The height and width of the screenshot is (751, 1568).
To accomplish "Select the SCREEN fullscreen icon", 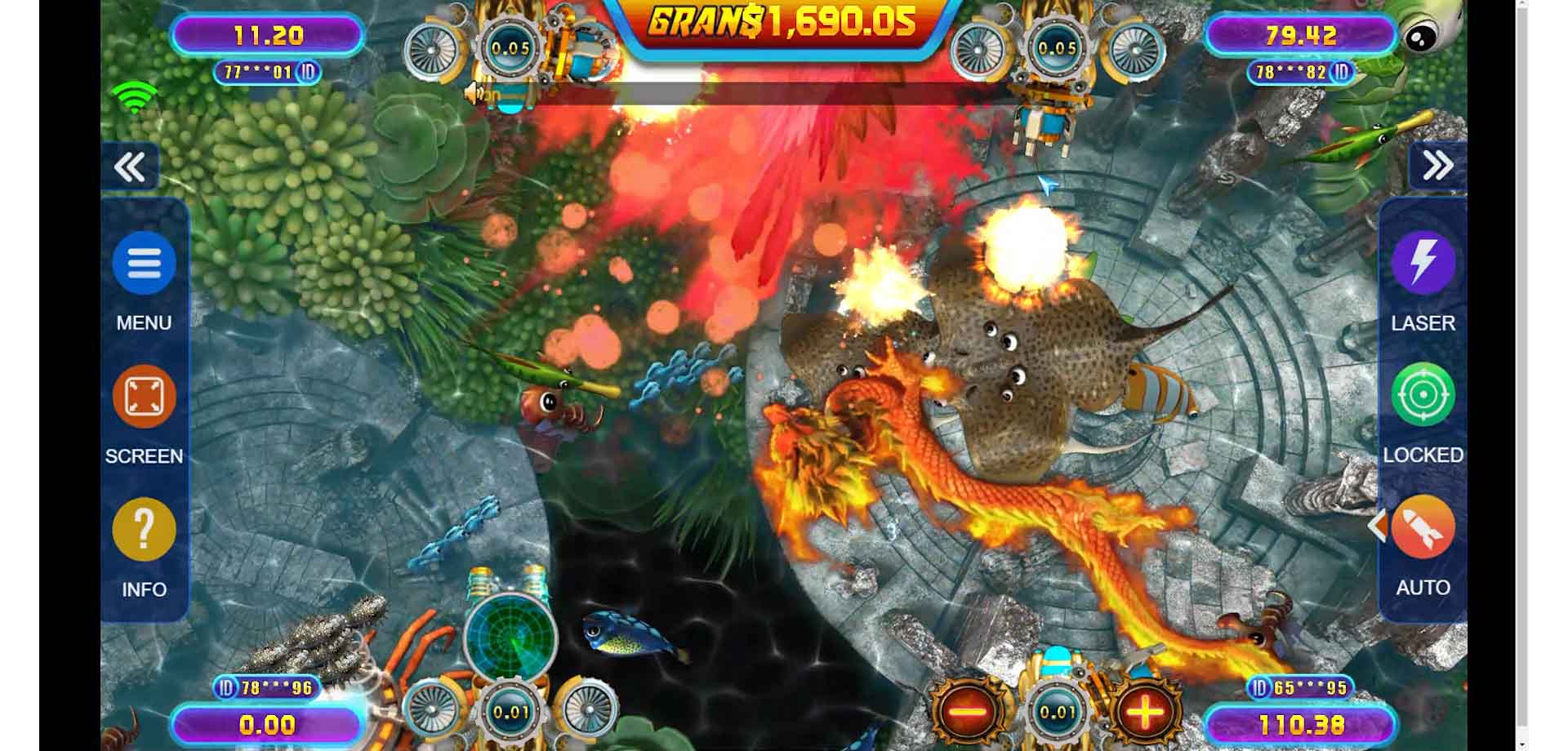I will [144, 396].
